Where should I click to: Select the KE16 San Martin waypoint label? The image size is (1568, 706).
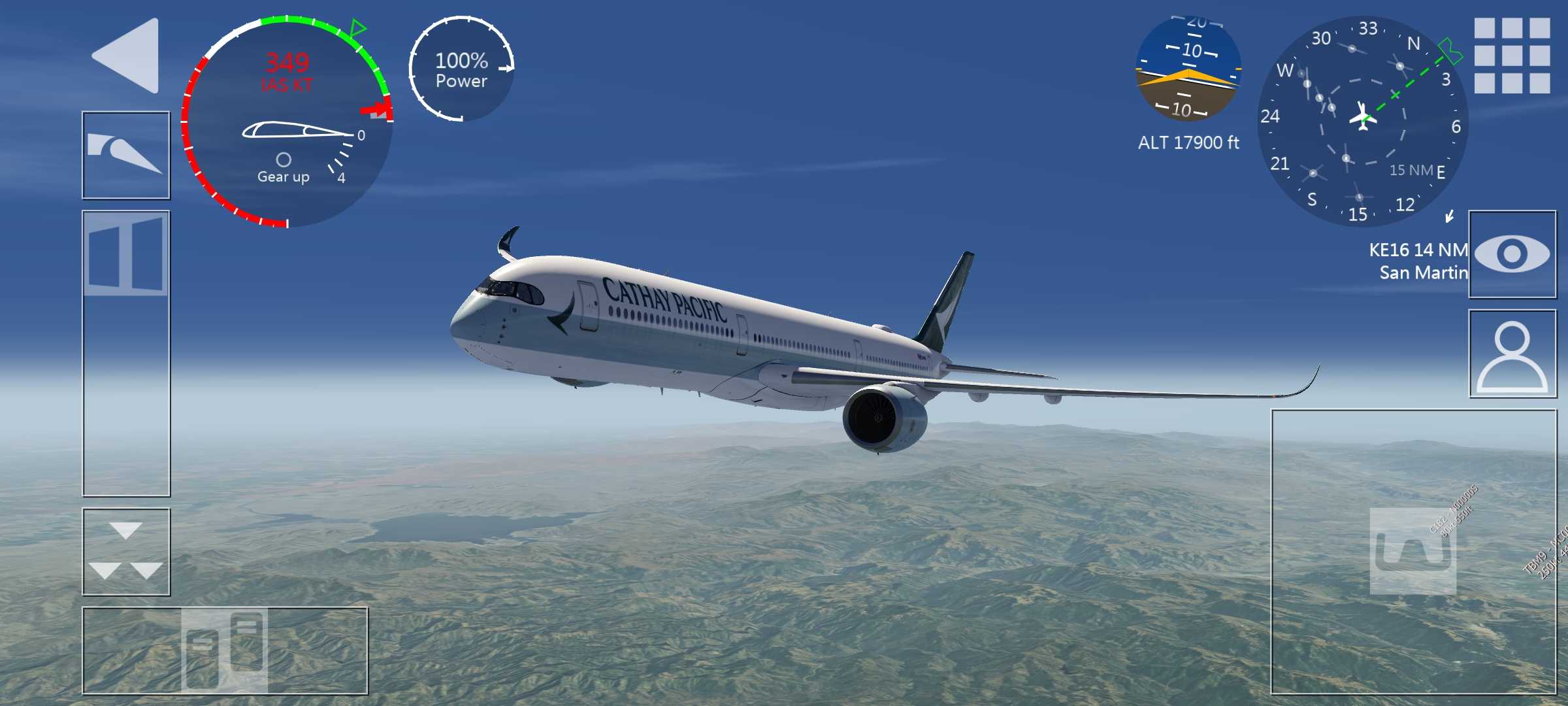pos(1418,261)
